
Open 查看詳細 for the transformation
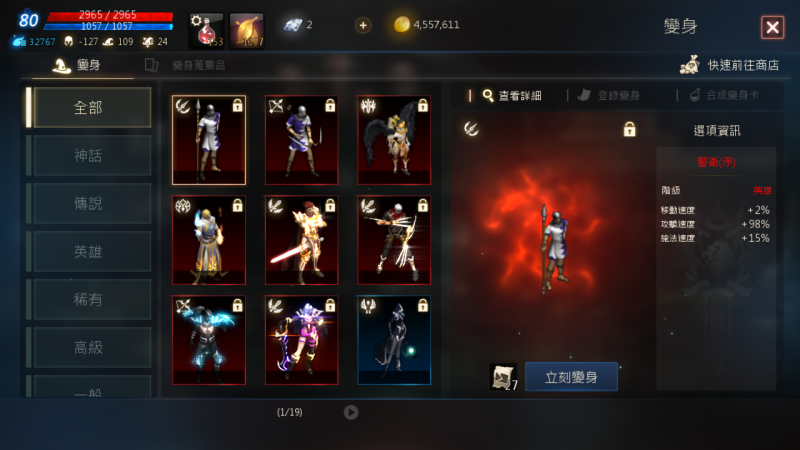[x=511, y=95]
